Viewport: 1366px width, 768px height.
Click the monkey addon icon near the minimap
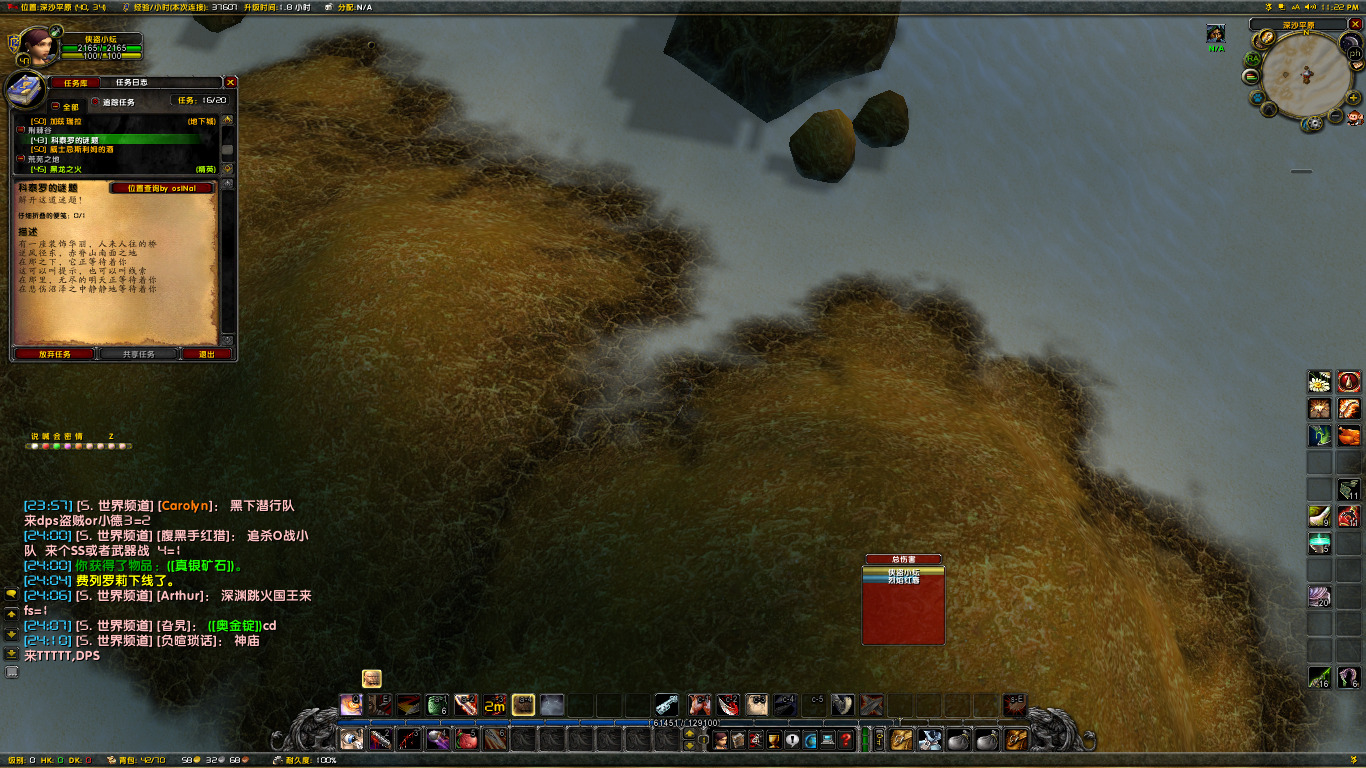coord(1354,117)
